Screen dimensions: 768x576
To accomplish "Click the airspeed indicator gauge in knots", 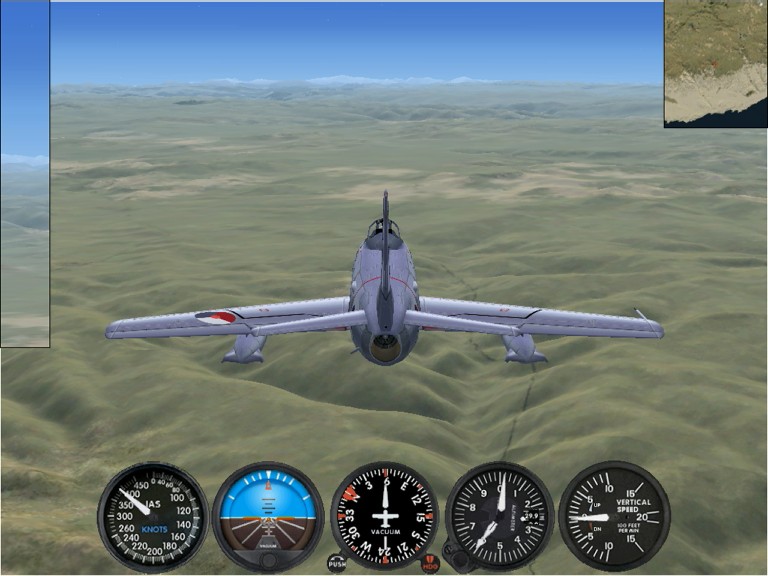I will click(152, 516).
